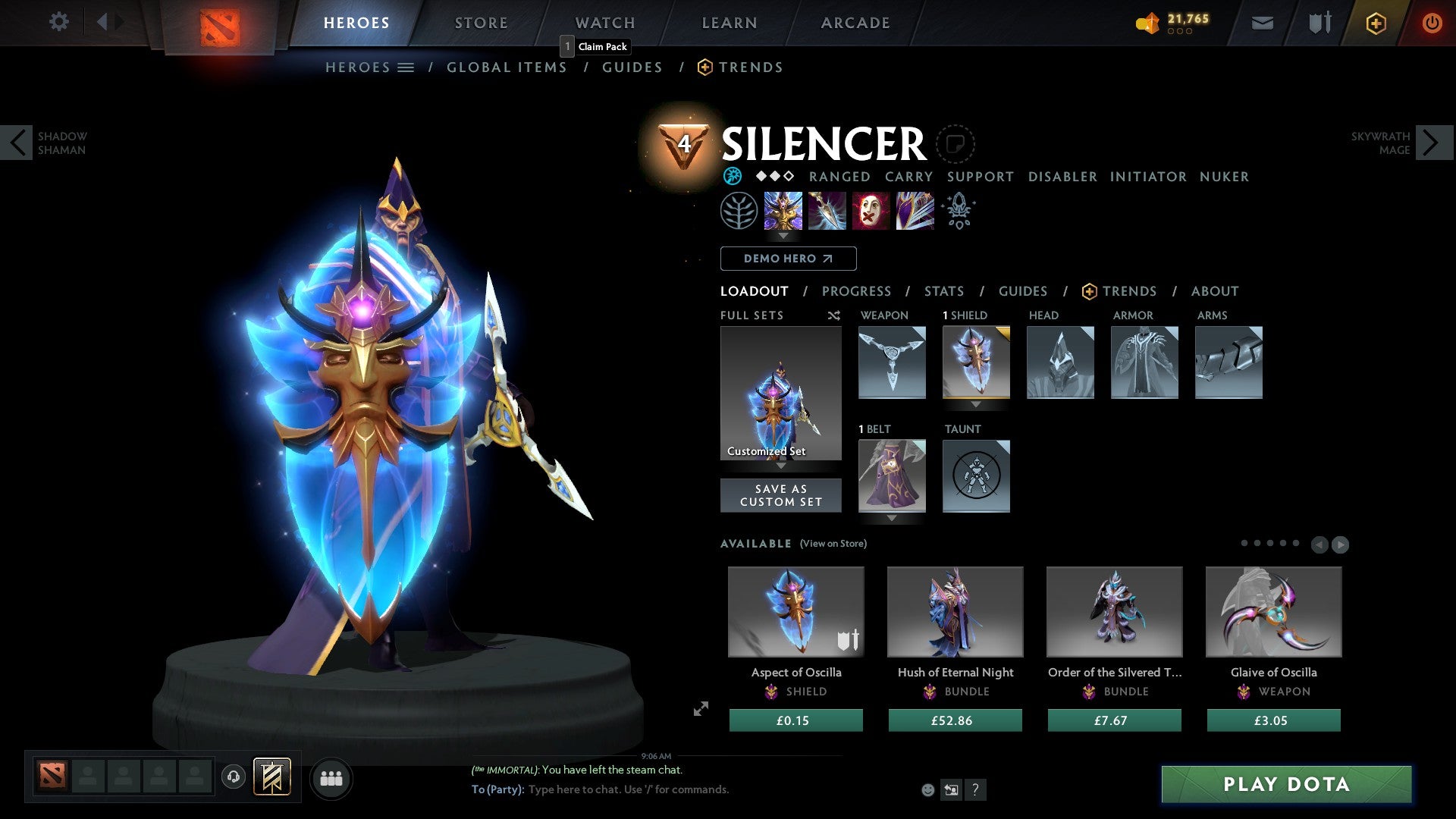Select the headset voice chat icon
Screen dimensions: 1456x819
[x=233, y=777]
